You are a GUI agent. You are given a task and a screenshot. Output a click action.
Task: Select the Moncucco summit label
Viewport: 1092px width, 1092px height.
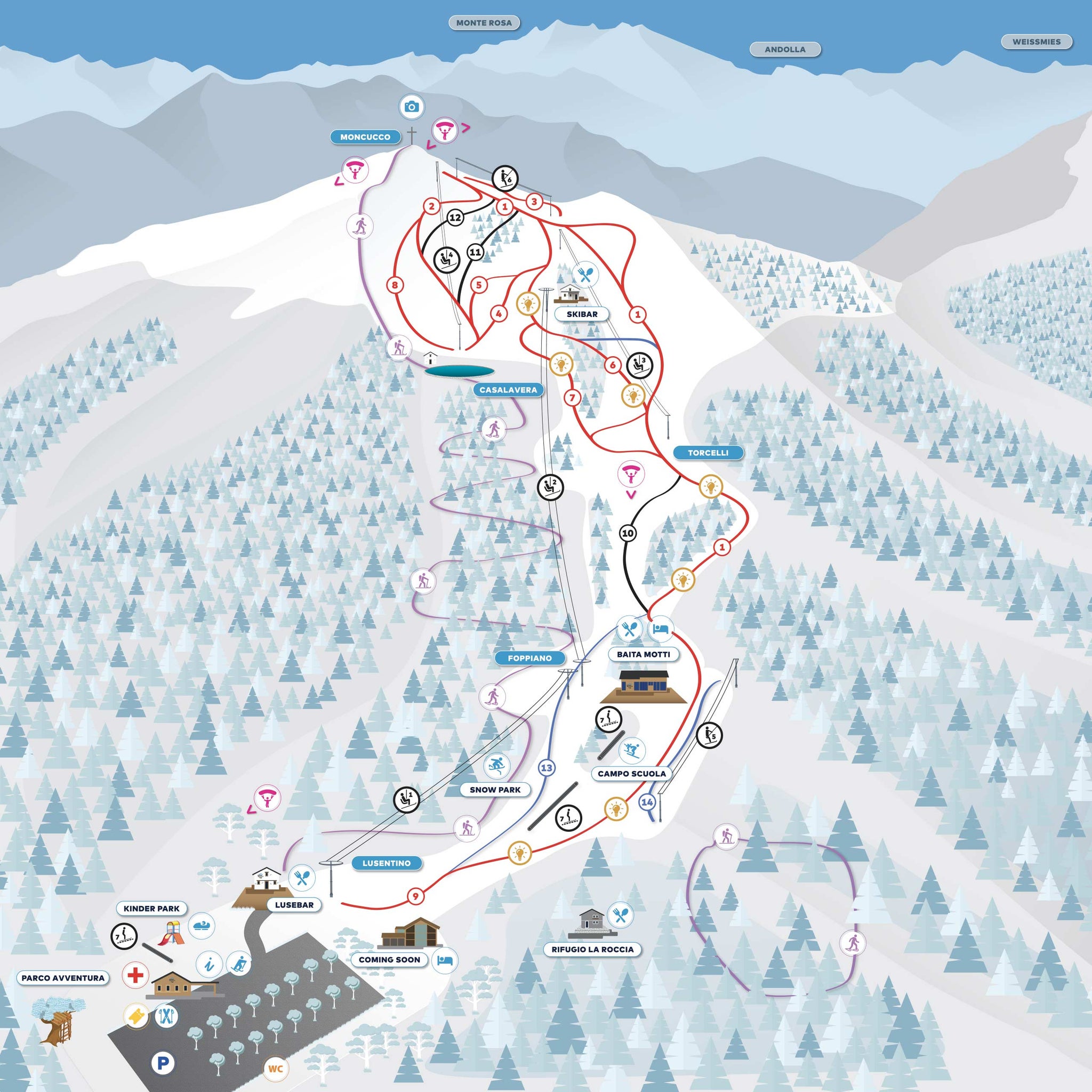[x=365, y=138]
